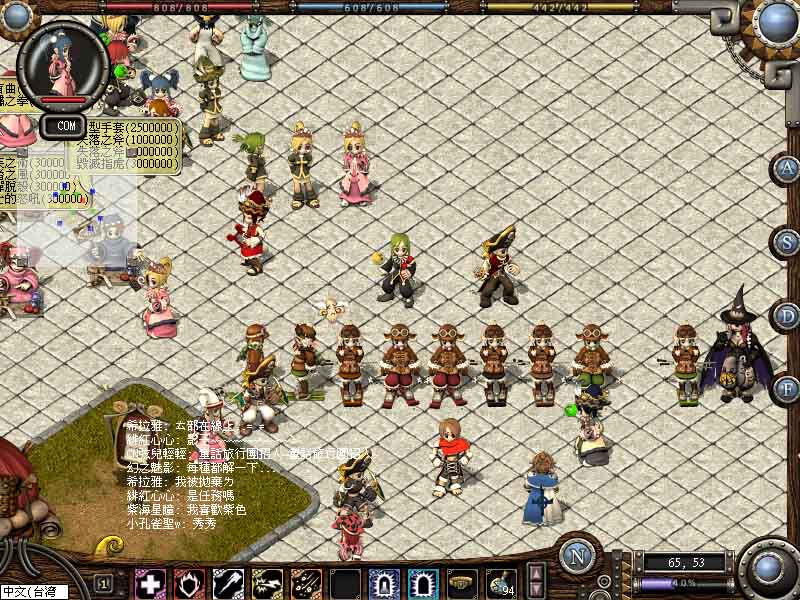Use the diagonal staff skill icon

(x=229, y=583)
